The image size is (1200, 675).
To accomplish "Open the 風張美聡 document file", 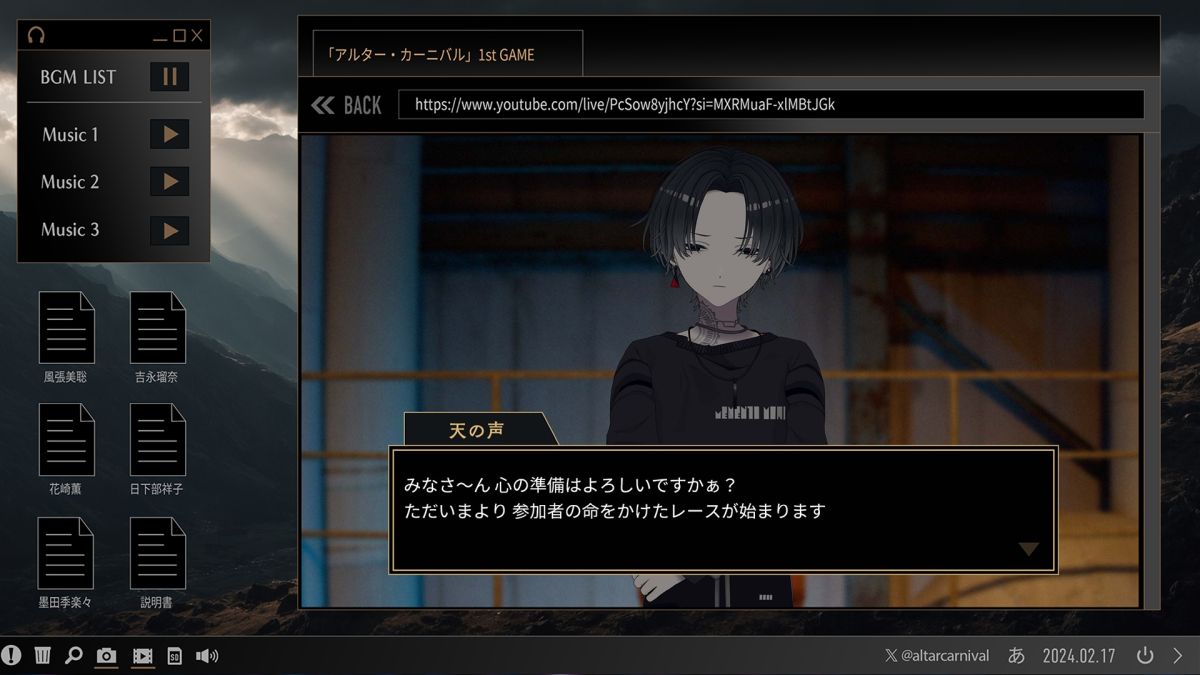I will click(66, 328).
